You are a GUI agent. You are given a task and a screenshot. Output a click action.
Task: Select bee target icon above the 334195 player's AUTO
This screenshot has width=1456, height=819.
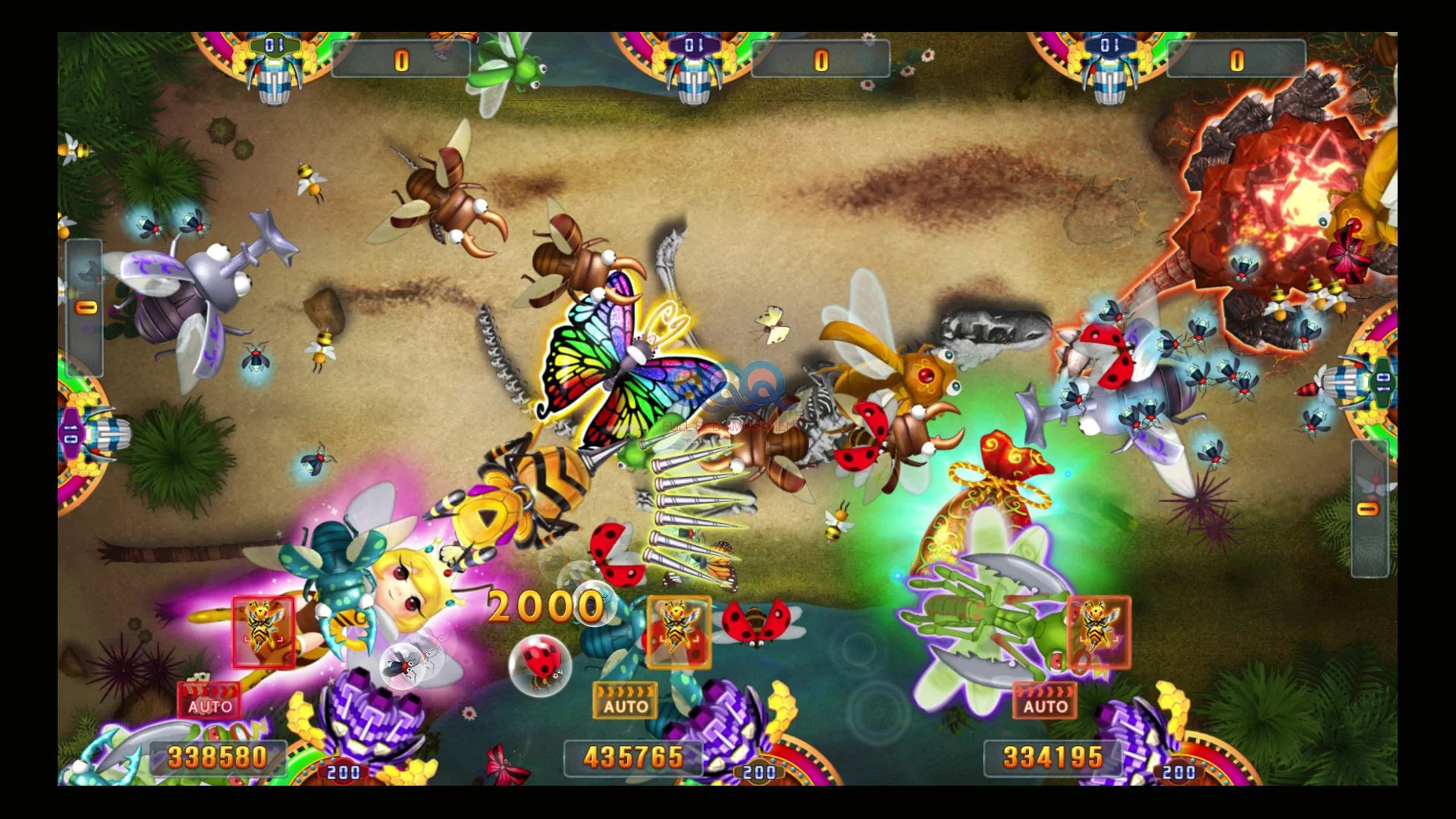tap(1099, 632)
